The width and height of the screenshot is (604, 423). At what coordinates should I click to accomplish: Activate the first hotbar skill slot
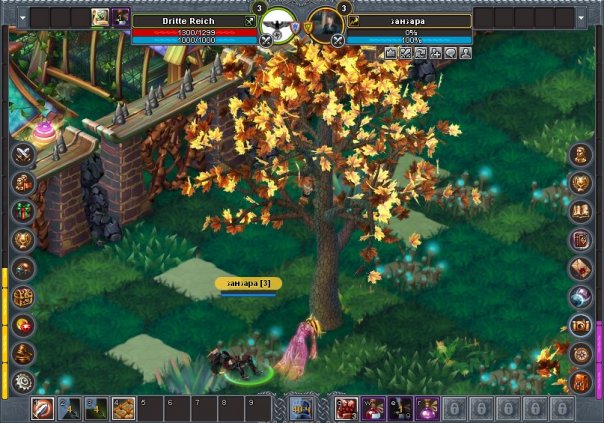[x=43, y=408]
